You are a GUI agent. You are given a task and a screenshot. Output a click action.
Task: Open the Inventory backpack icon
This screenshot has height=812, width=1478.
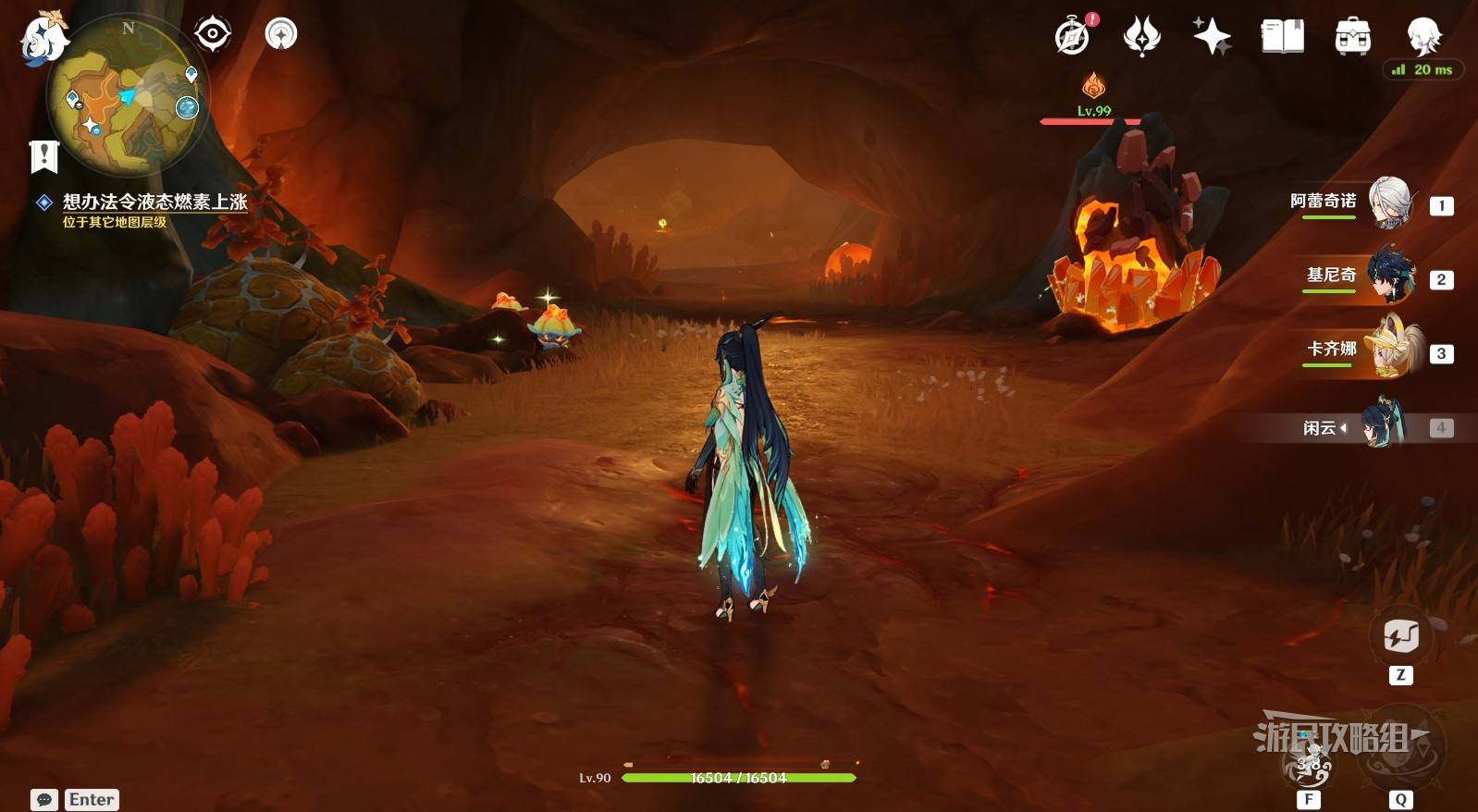coord(1352,36)
